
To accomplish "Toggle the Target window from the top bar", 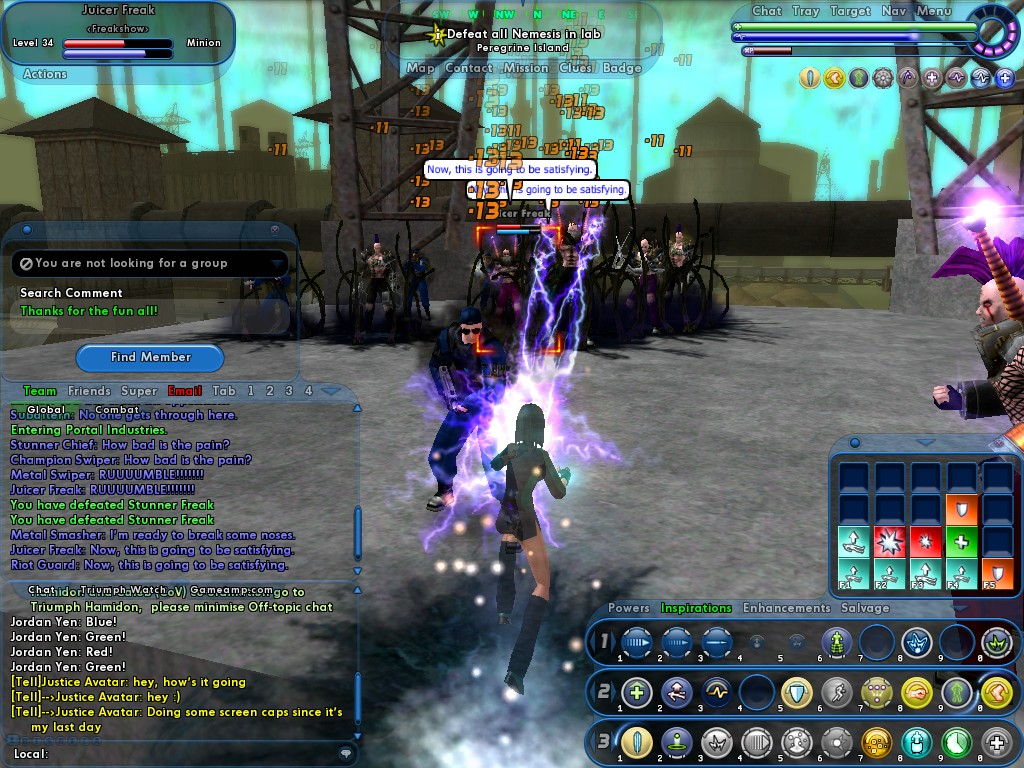I will pos(850,11).
